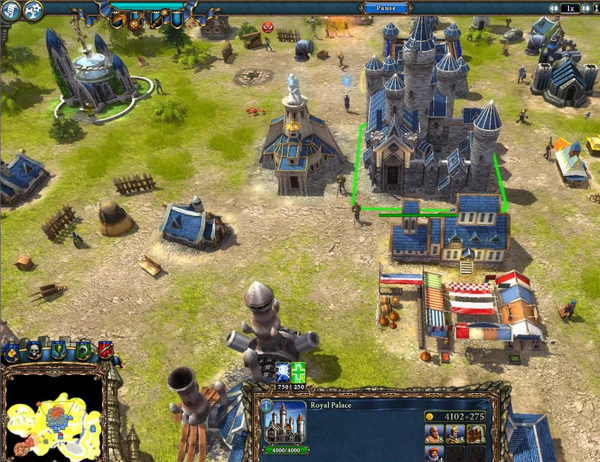Screen dimensions: 600x462
Task: Cast the green healing cross spell
Action: [x=296, y=371]
